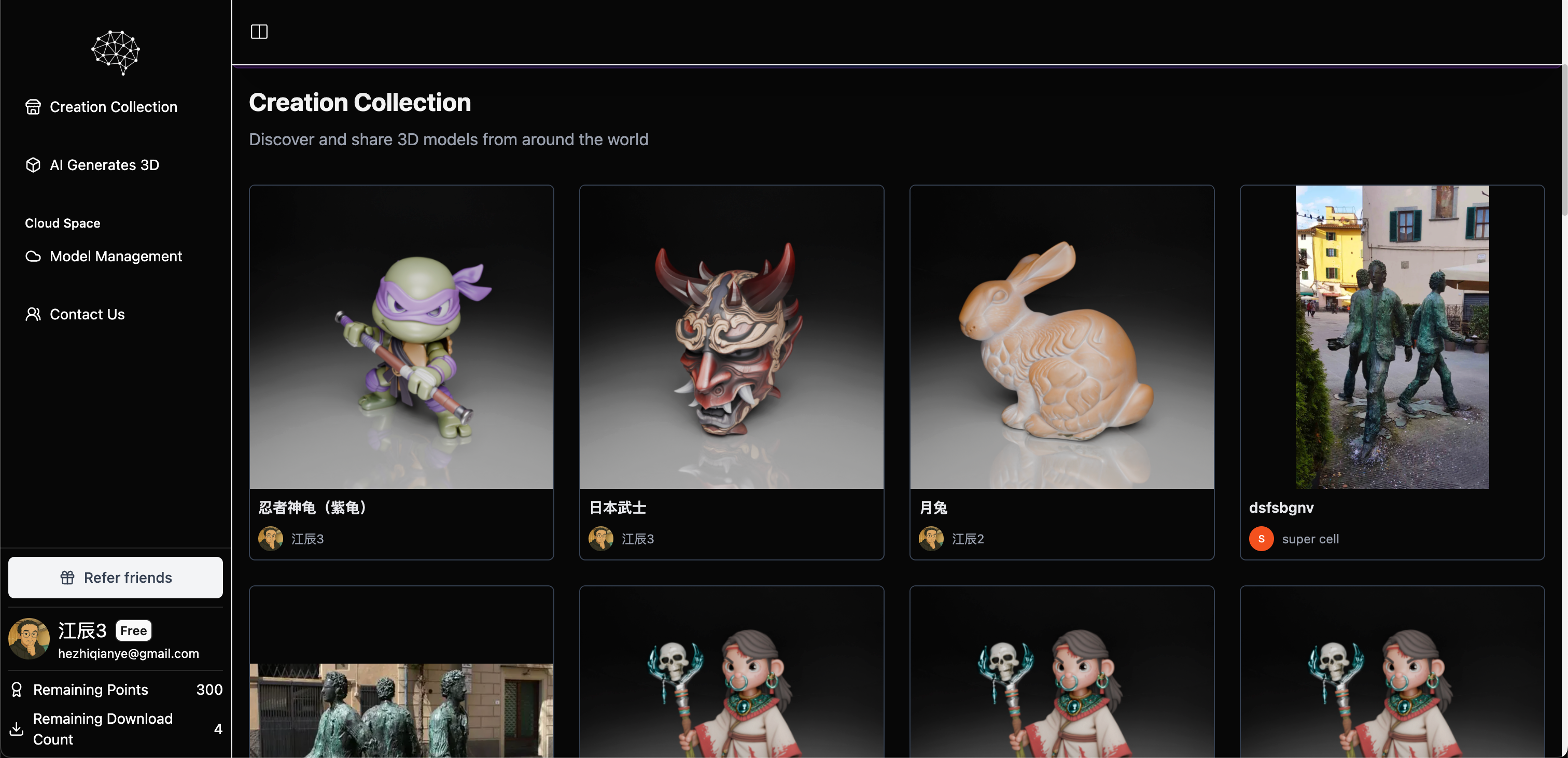Switch to Creation Collection section
1568x758 pixels.
[113, 107]
